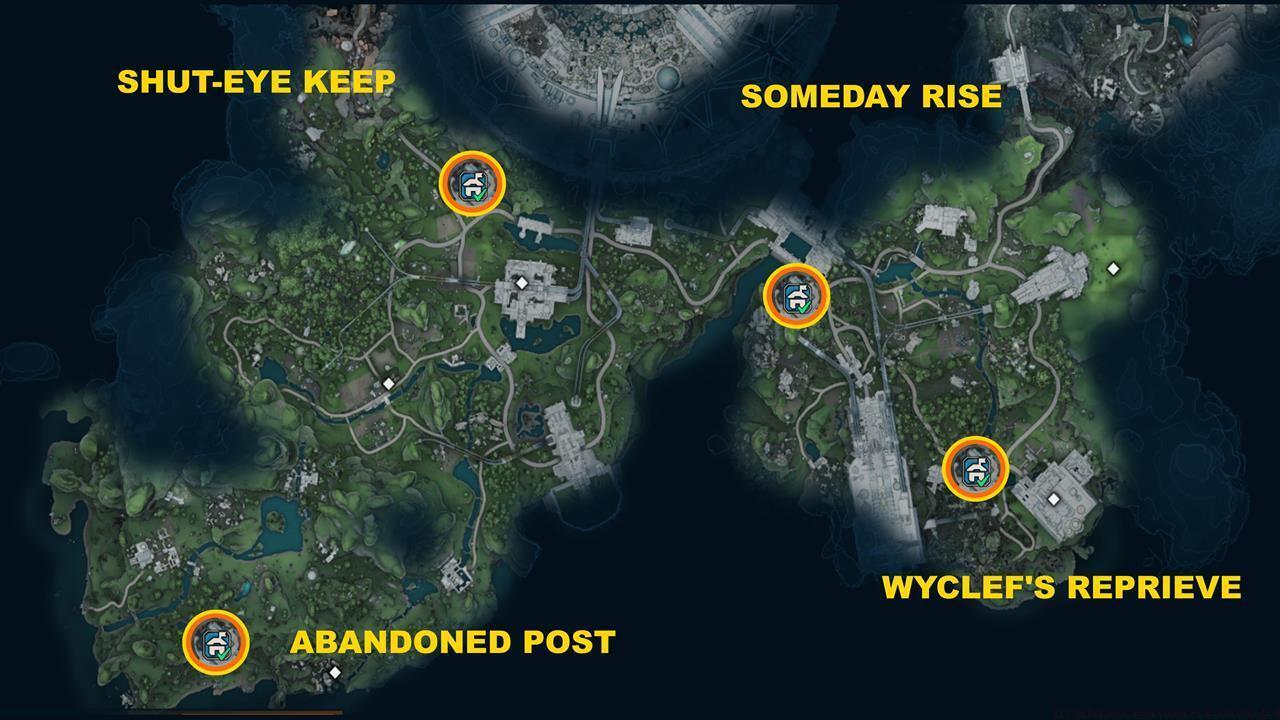Click the SHUT-EYE KEEP location label
Image resolution: width=1280 pixels, height=720 pixels.
[257, 81]
